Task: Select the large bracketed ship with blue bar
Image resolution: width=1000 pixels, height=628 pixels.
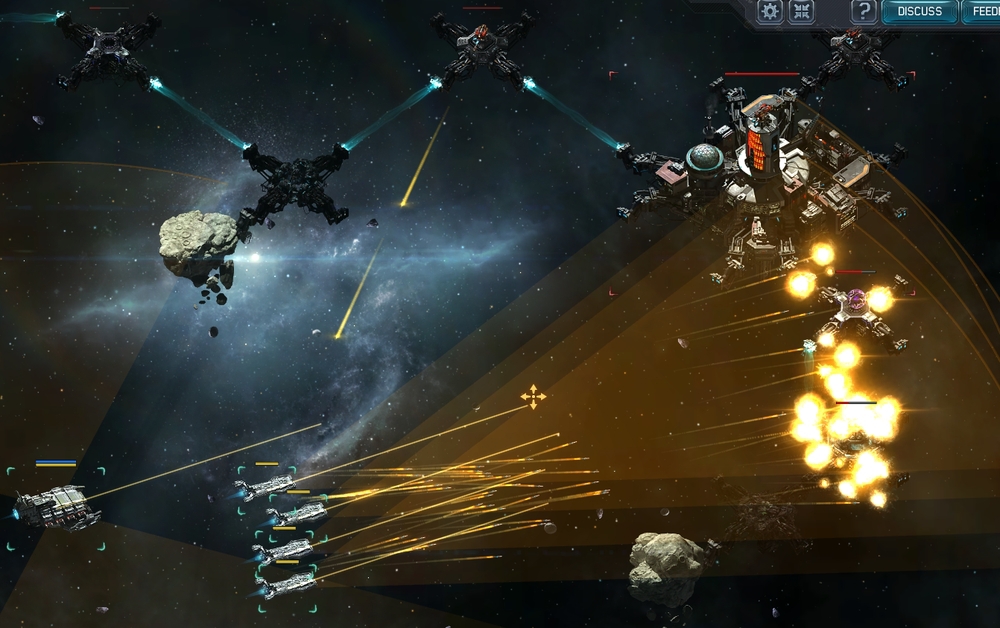Action: click(x=57, y=508)
